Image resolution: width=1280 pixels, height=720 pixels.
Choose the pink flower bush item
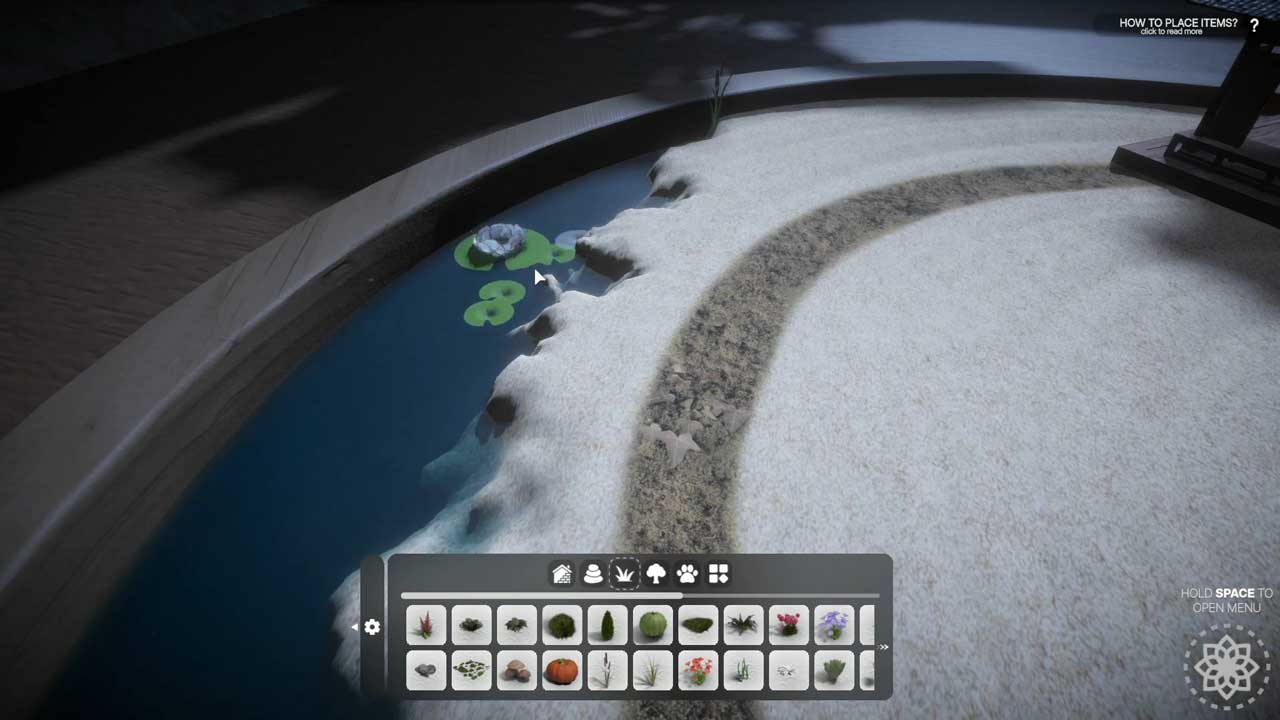pyautogui.click(x=789, y=625)
